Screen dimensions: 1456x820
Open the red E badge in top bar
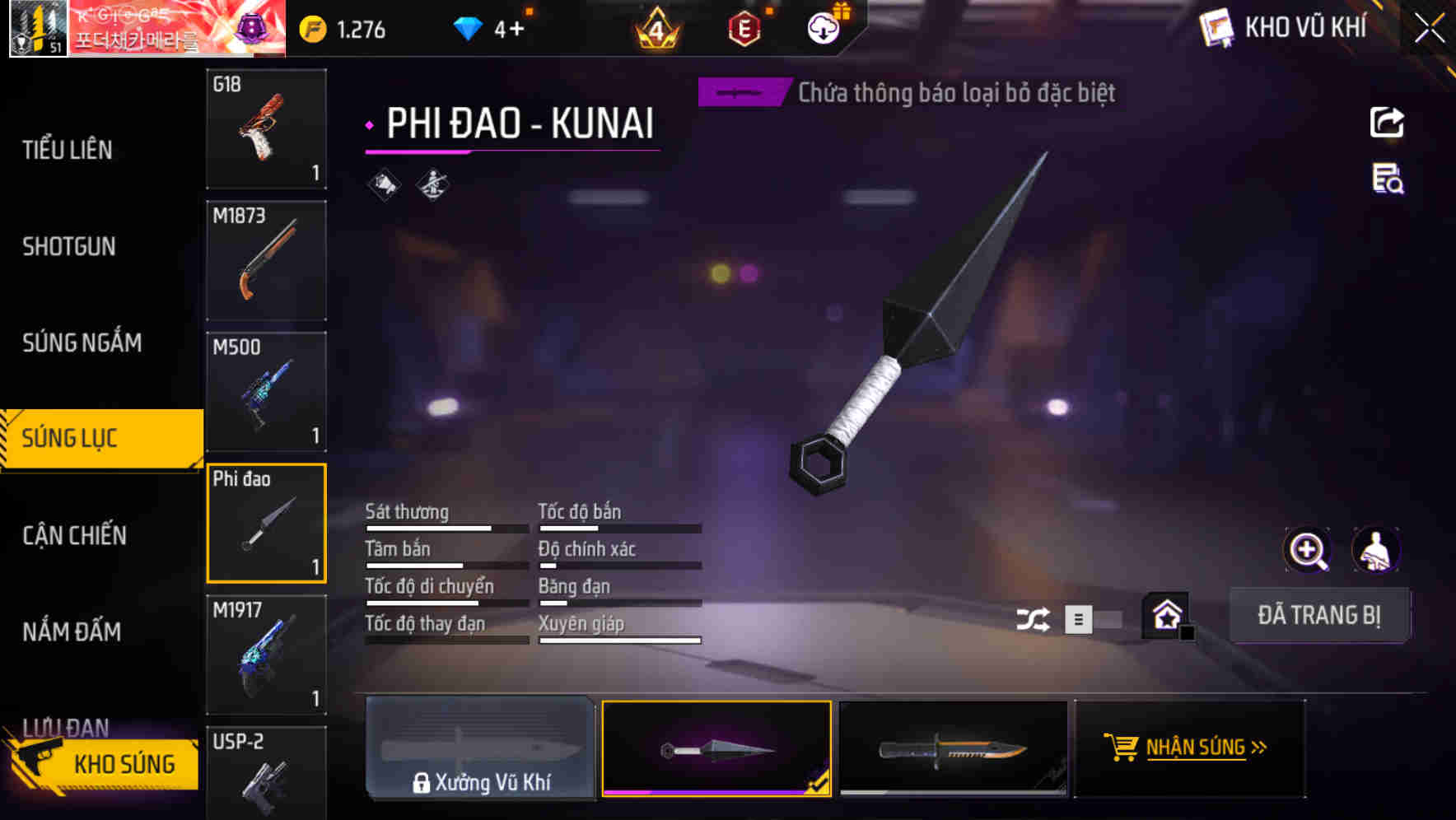coord(744,27)
